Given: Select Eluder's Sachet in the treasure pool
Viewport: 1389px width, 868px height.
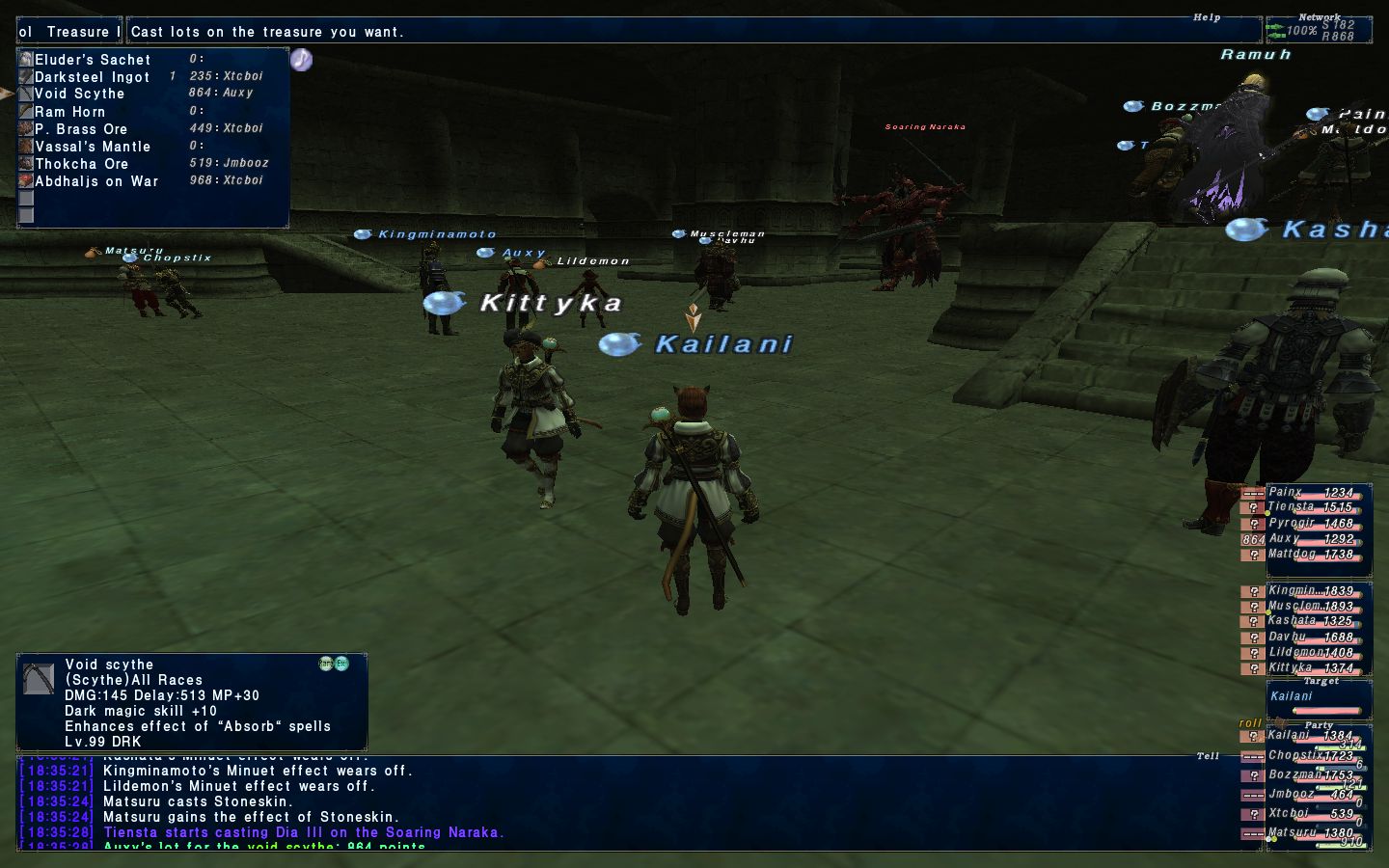Looking at the screenshot, I should tap(93, 60).
